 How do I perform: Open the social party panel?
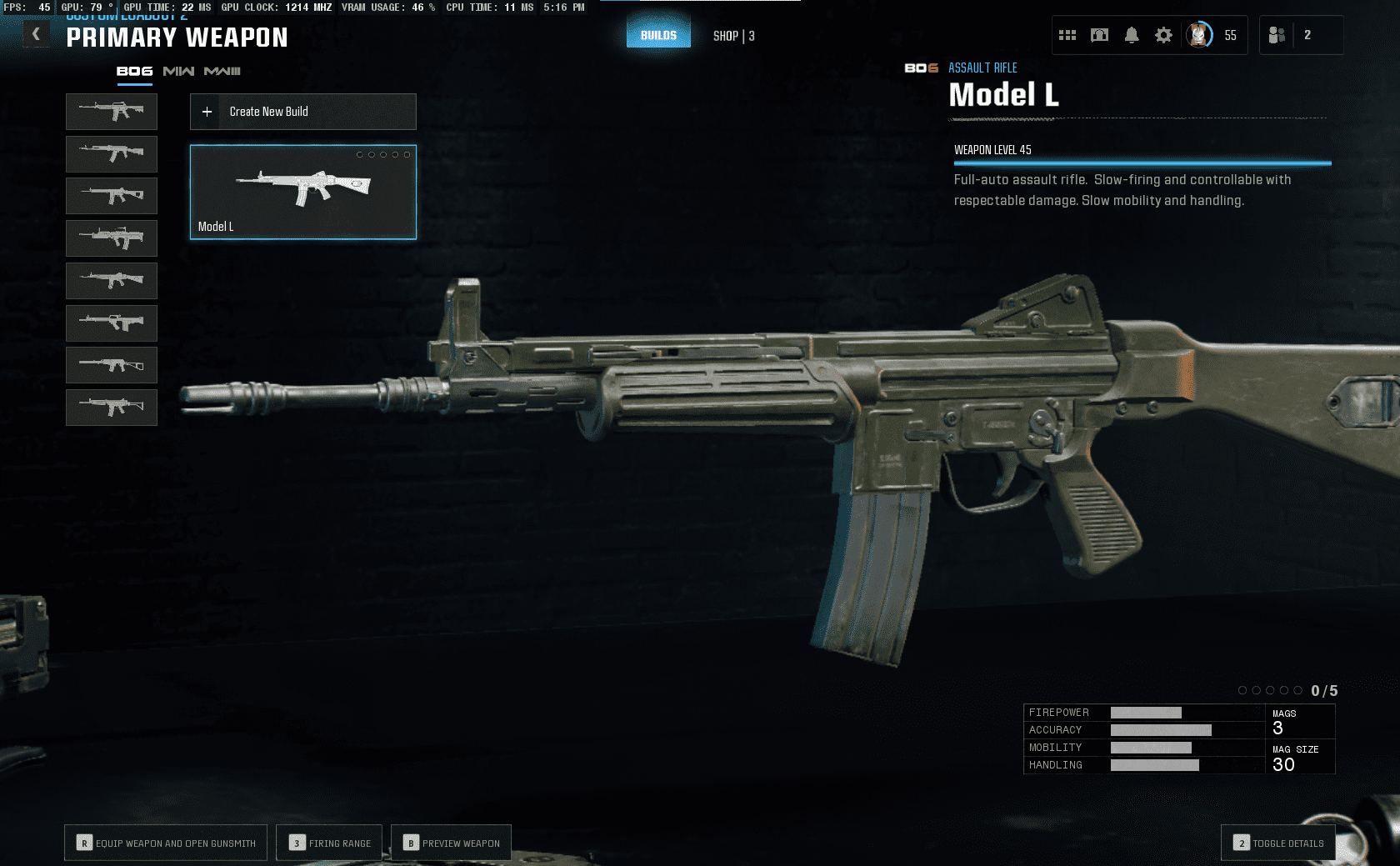(1277, 35)
